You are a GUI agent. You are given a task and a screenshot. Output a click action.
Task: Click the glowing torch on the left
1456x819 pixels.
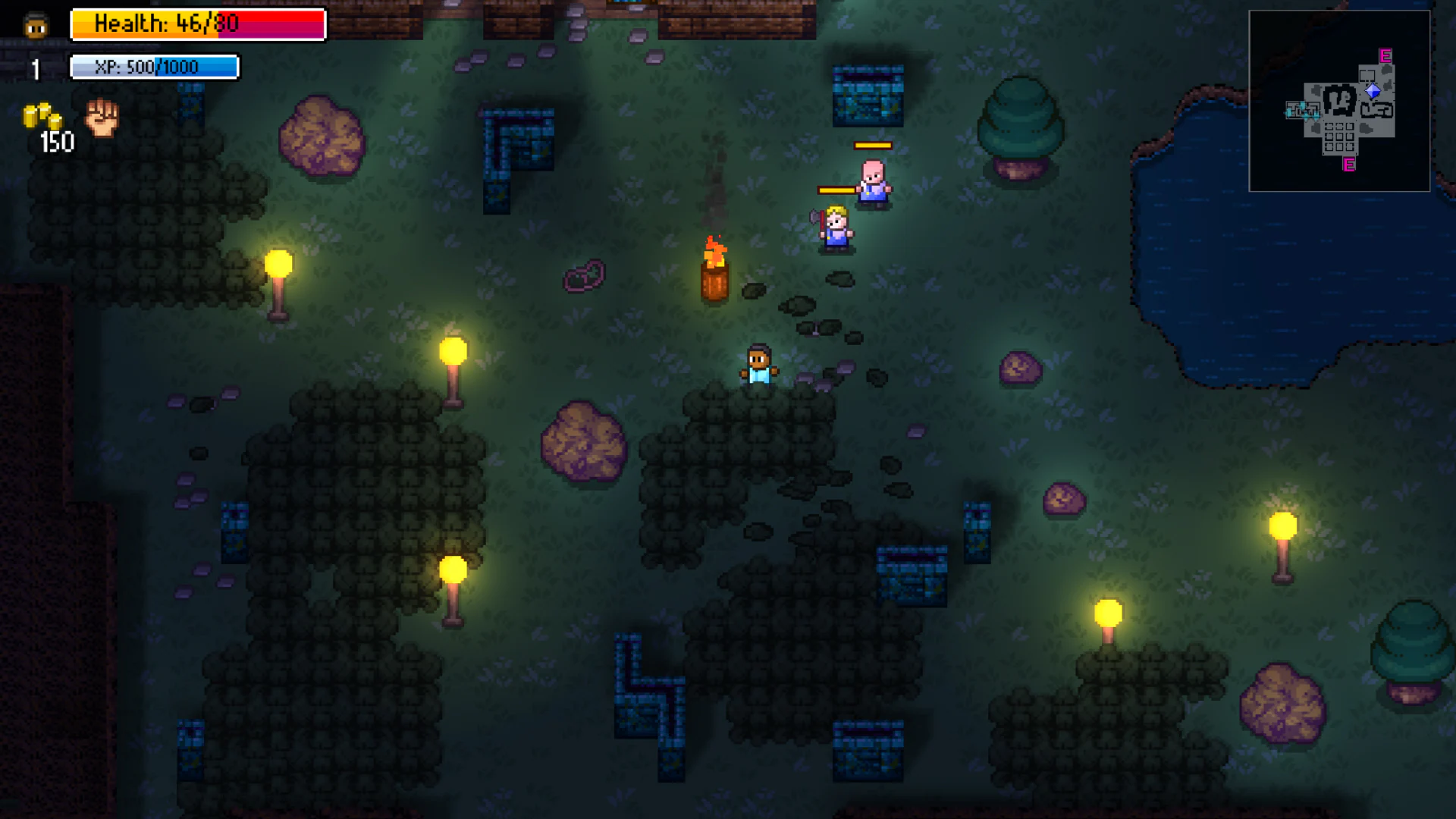pyautogui.click(x=278, y=264)
